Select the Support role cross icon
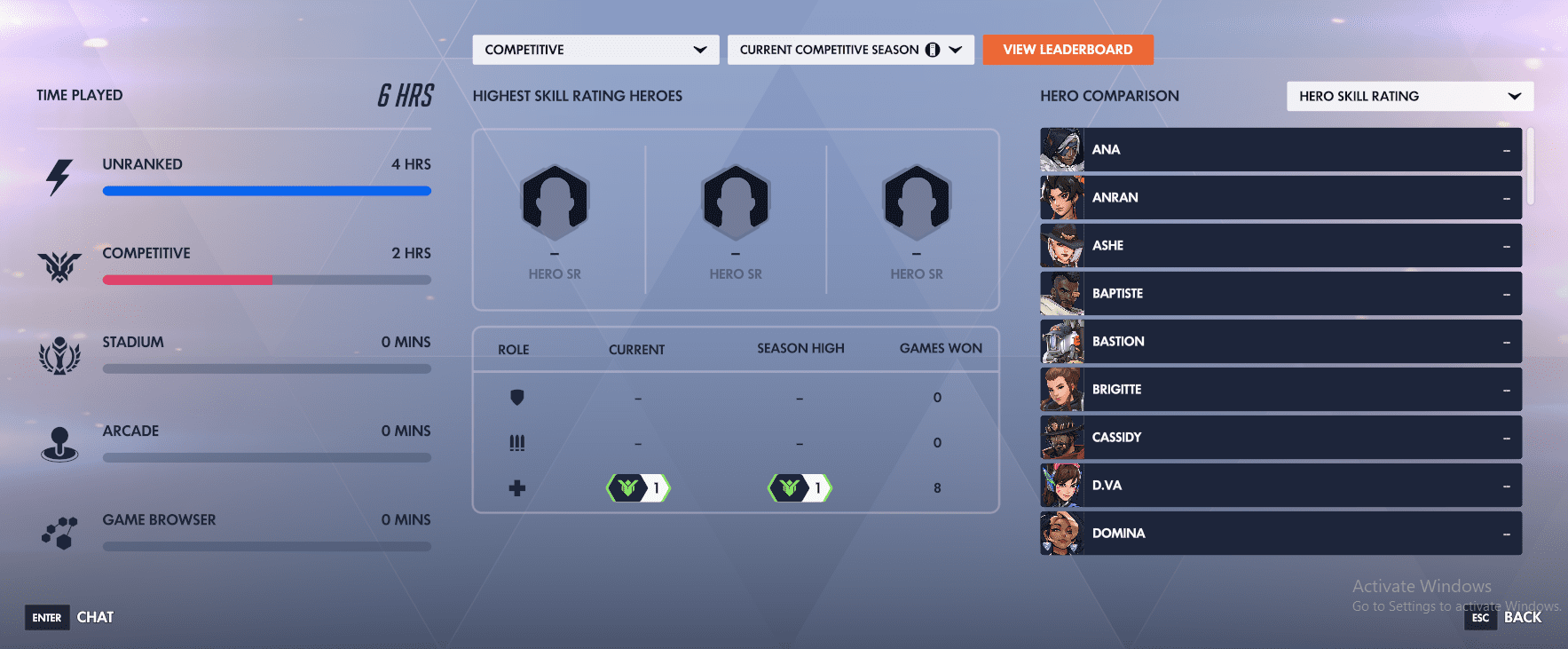Viewport: 1568px width, 649px height. point(517,487)
